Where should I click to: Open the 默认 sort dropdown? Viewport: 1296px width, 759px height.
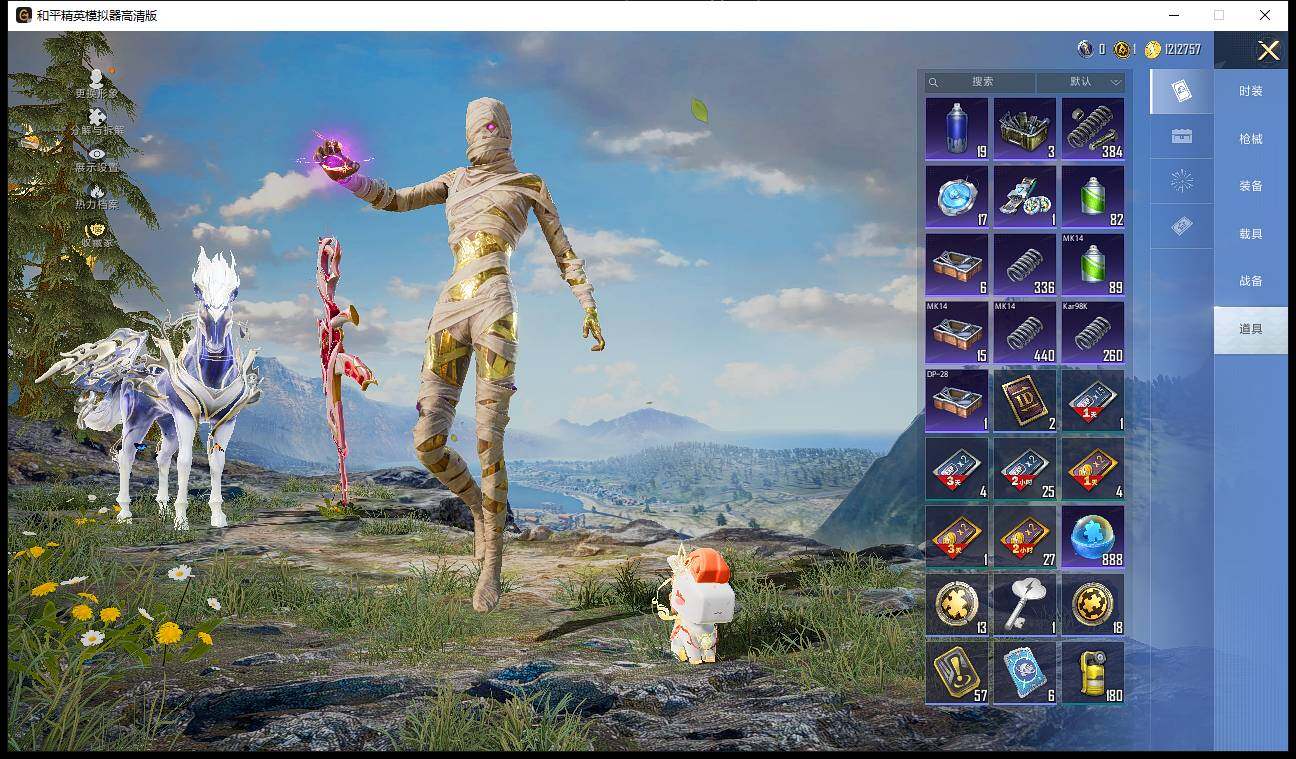(1081, 82)
